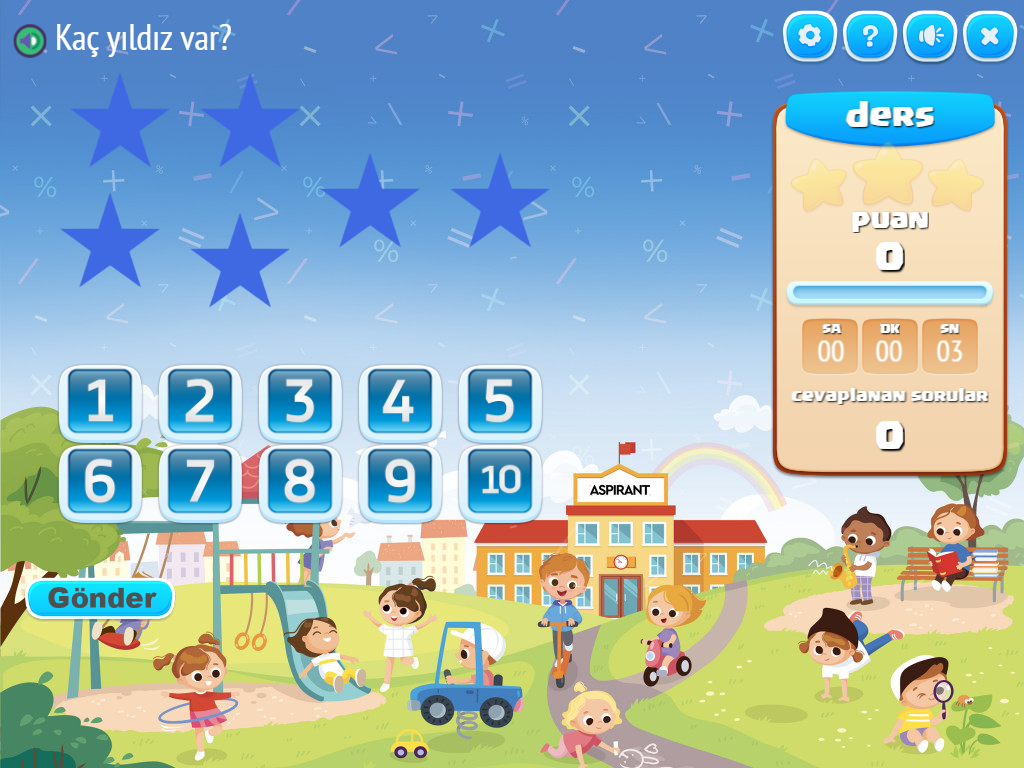
Task: Choose the number 9 tile
Action: (400, 482)
